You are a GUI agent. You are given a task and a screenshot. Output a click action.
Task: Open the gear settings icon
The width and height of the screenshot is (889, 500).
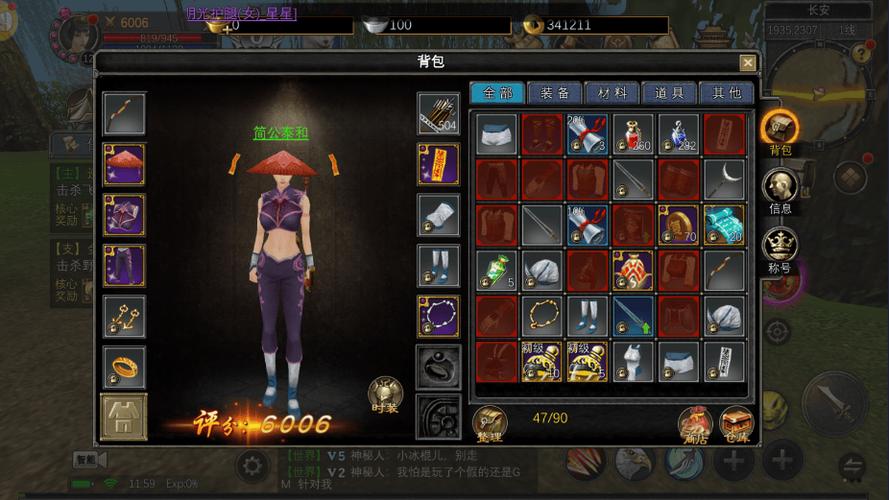[x=252, y=465]
